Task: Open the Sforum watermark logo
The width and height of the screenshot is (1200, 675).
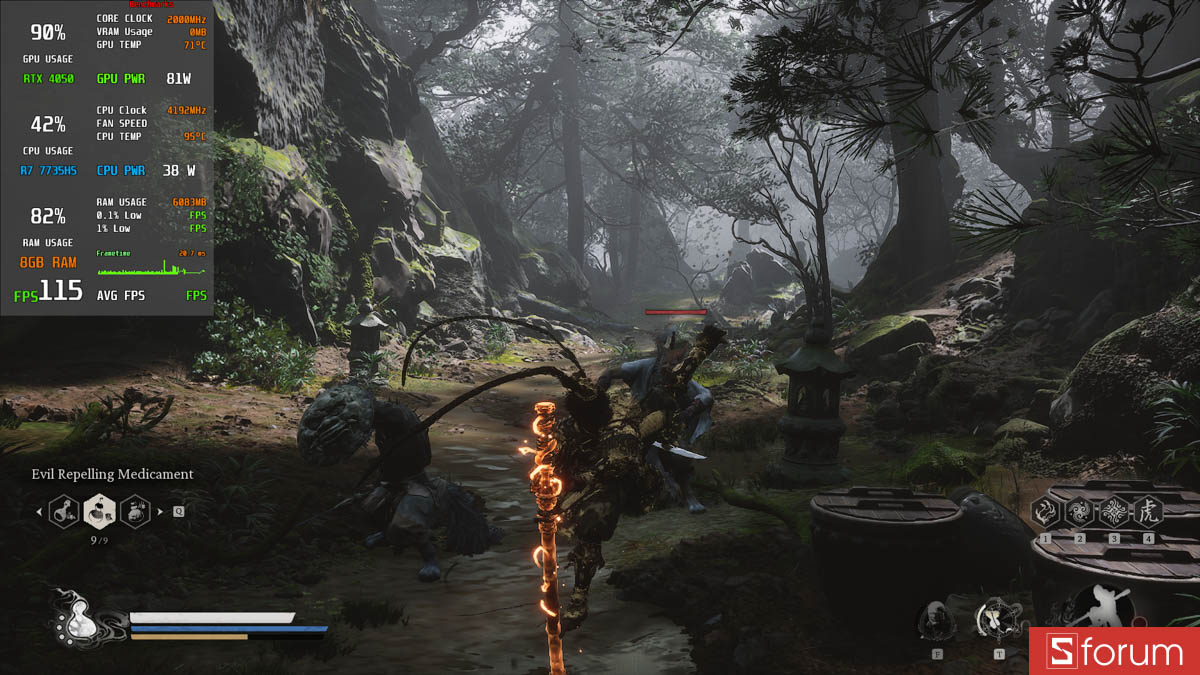Action: (x=1115, y=652)
